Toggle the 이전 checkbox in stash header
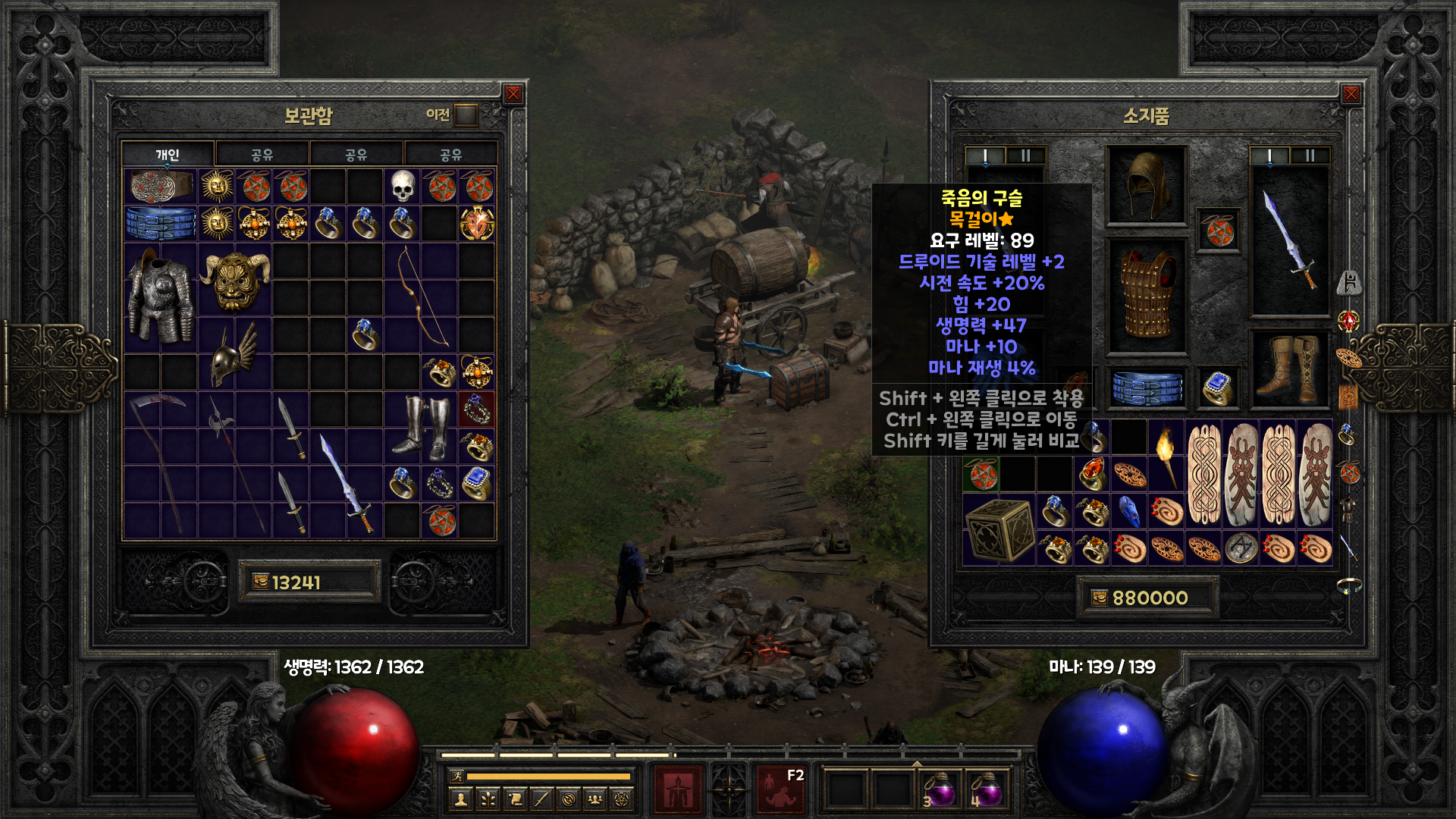 tap(466, 115)
